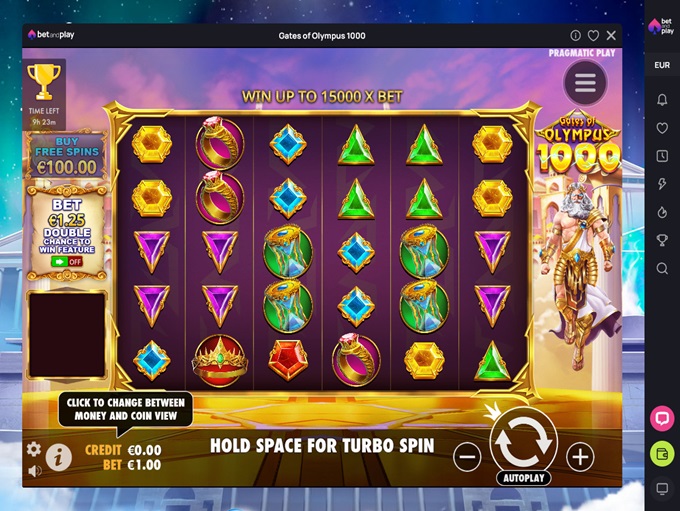
Task: Spin the reels with the circular arrow button
Action: (523, 438)
